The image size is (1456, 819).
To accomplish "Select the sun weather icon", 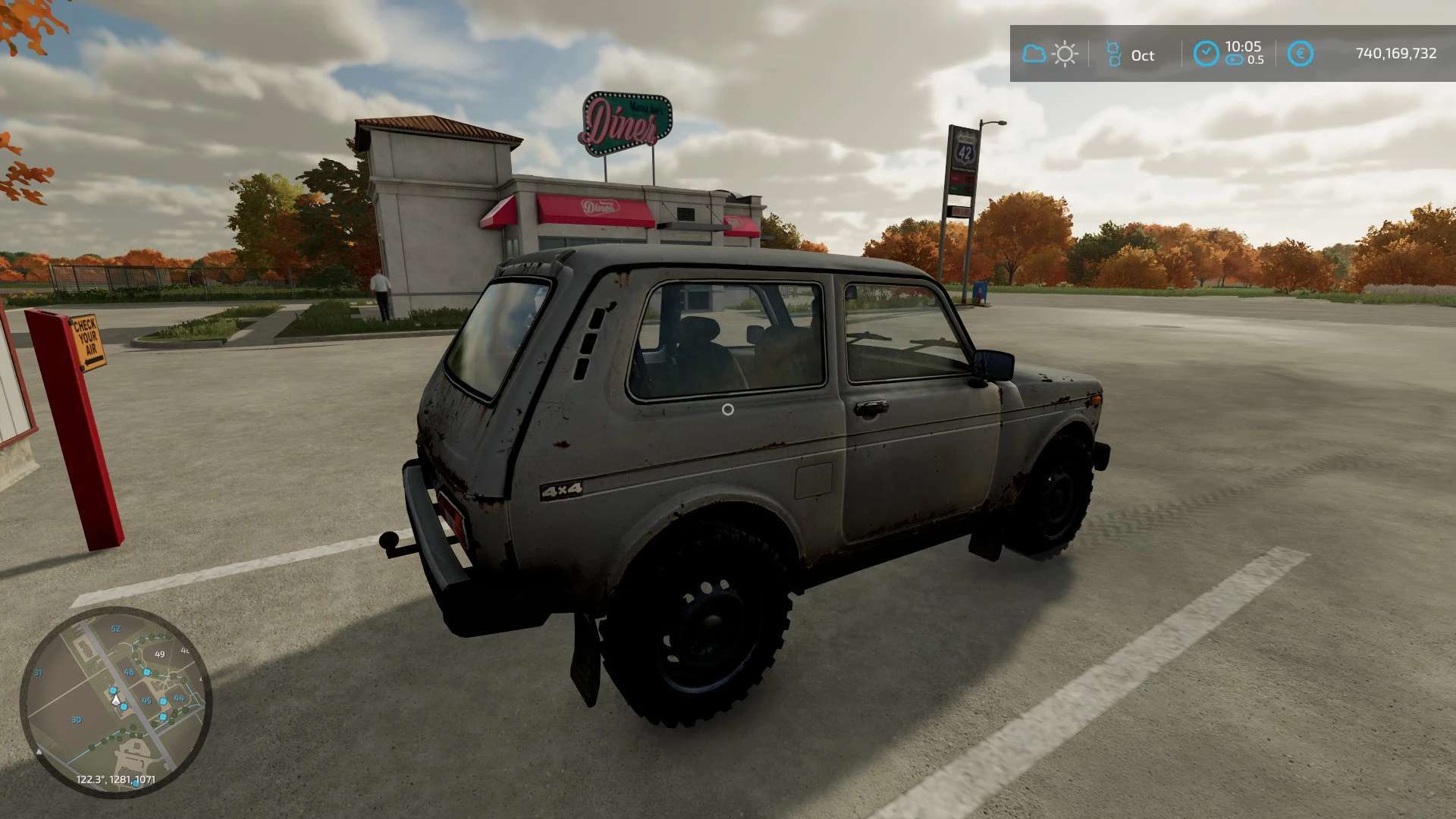I will point(1065,54).
